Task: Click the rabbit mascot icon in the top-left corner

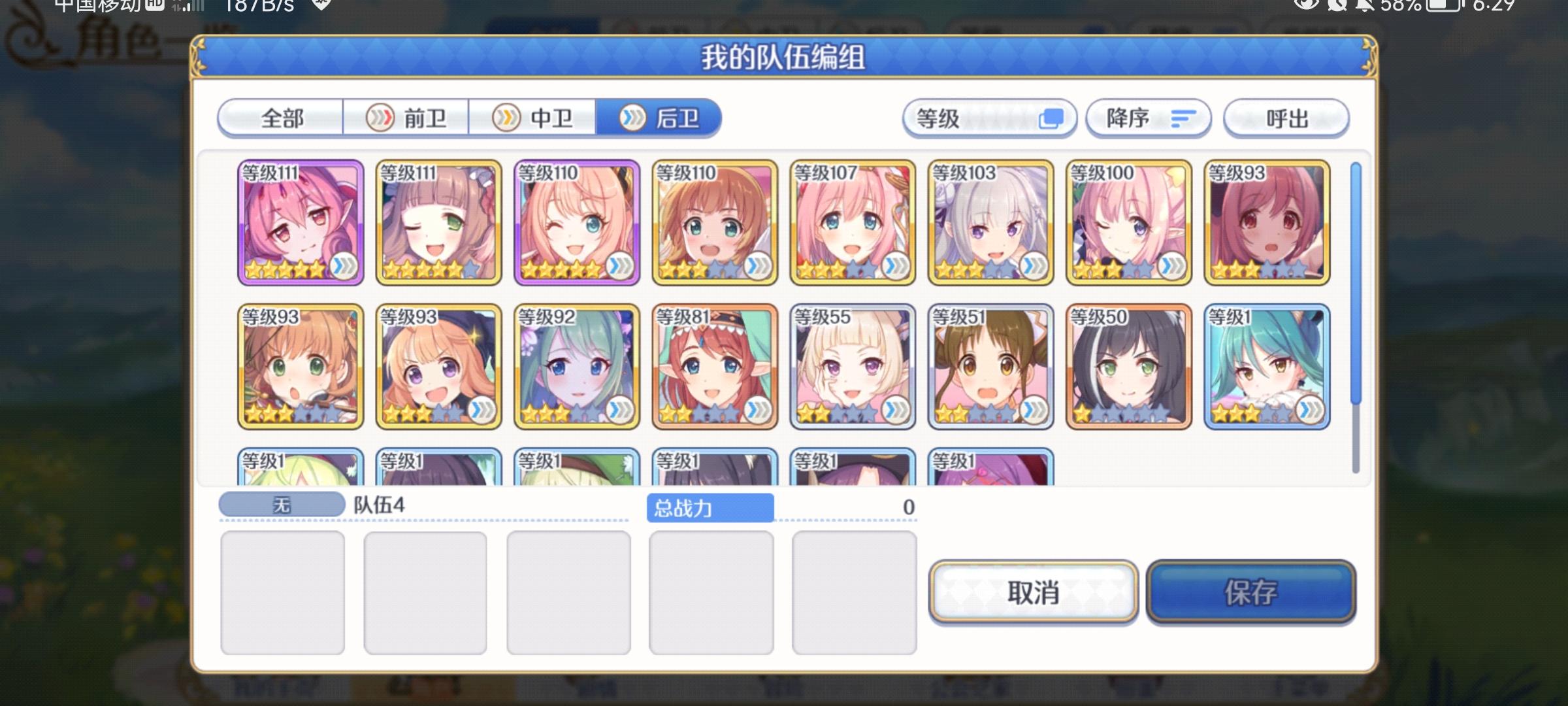Action: [x=26, y=36]
